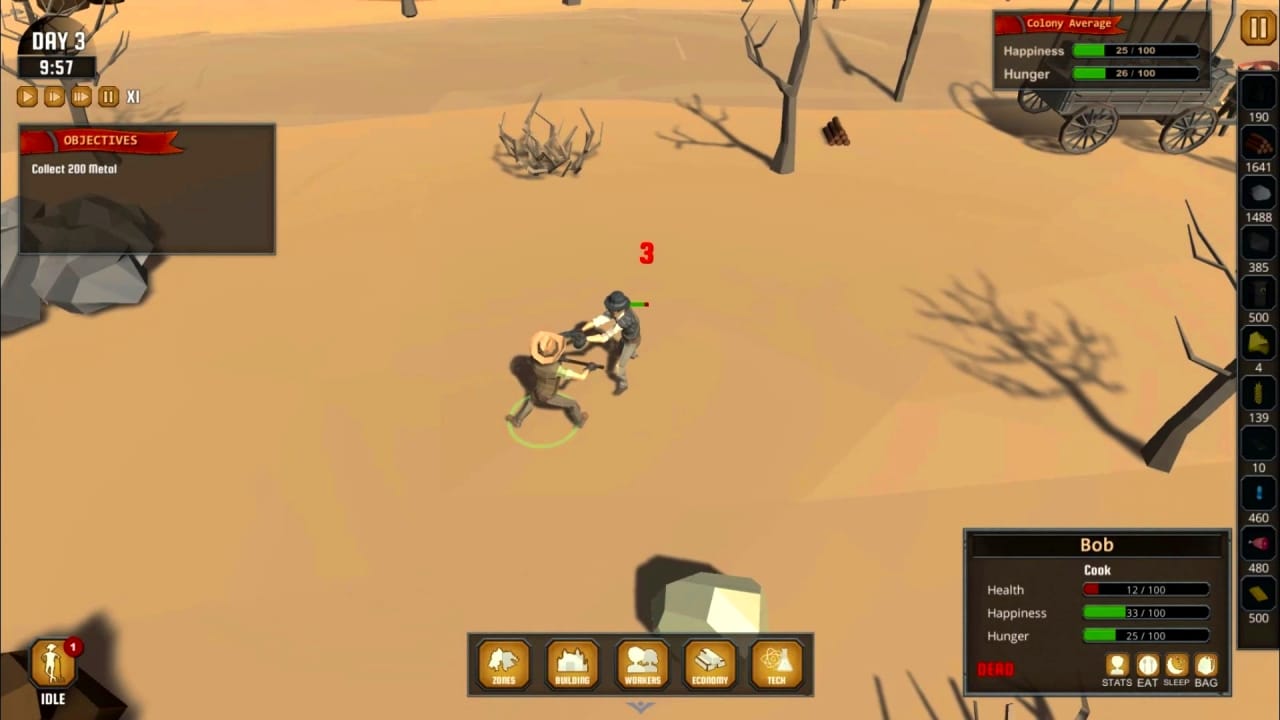Pause the game with the pause control
This screenshot has height=720, width=1280.
[x=108, y=96]
